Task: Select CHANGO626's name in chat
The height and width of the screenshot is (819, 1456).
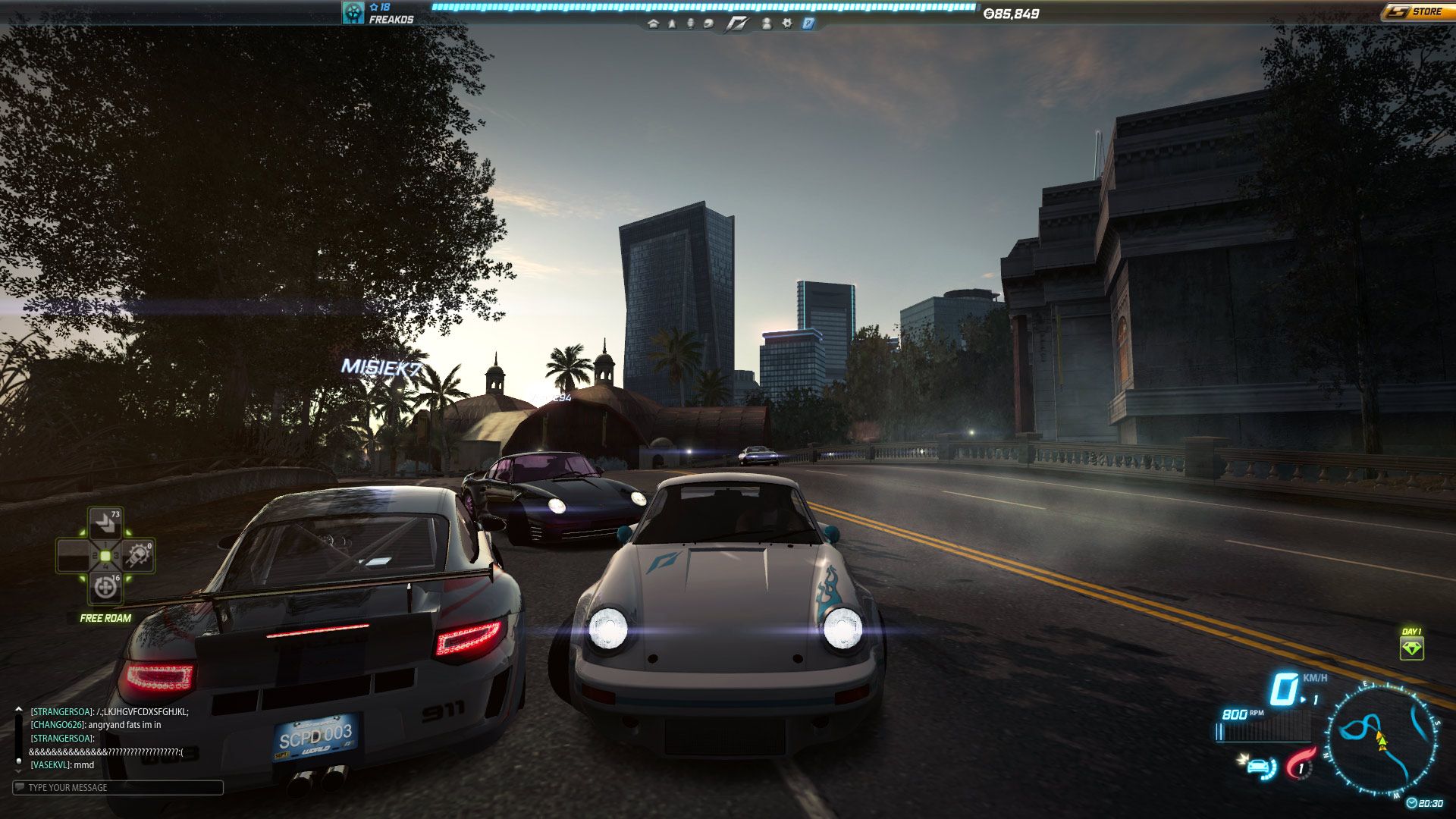Action: click(58, 725)
